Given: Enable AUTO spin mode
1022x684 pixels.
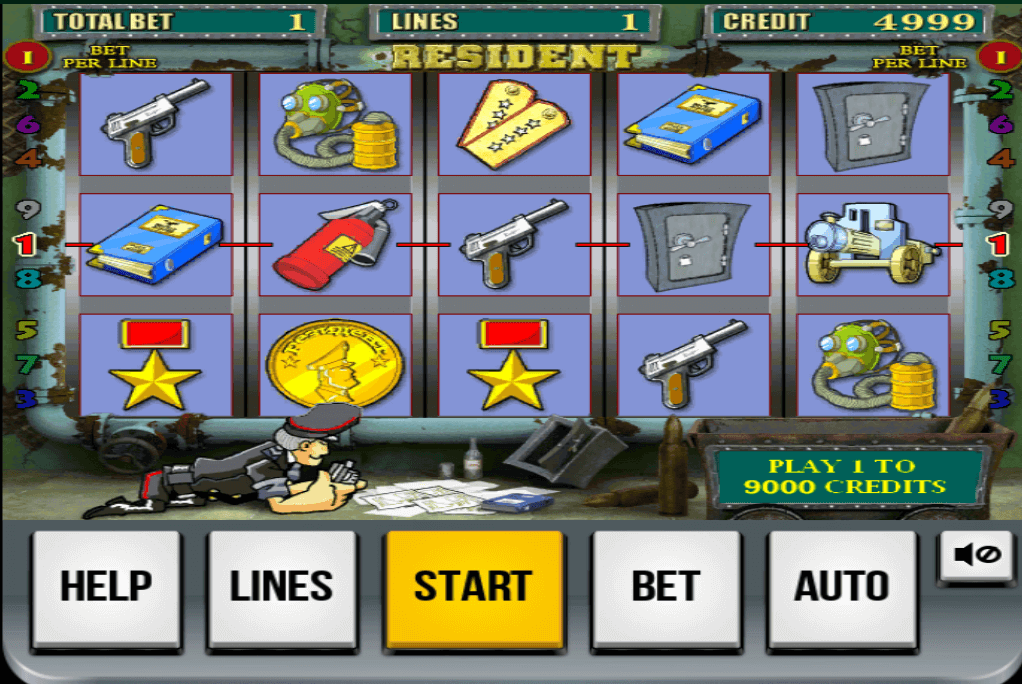Looking at the screenshot, I should [842, 587].
